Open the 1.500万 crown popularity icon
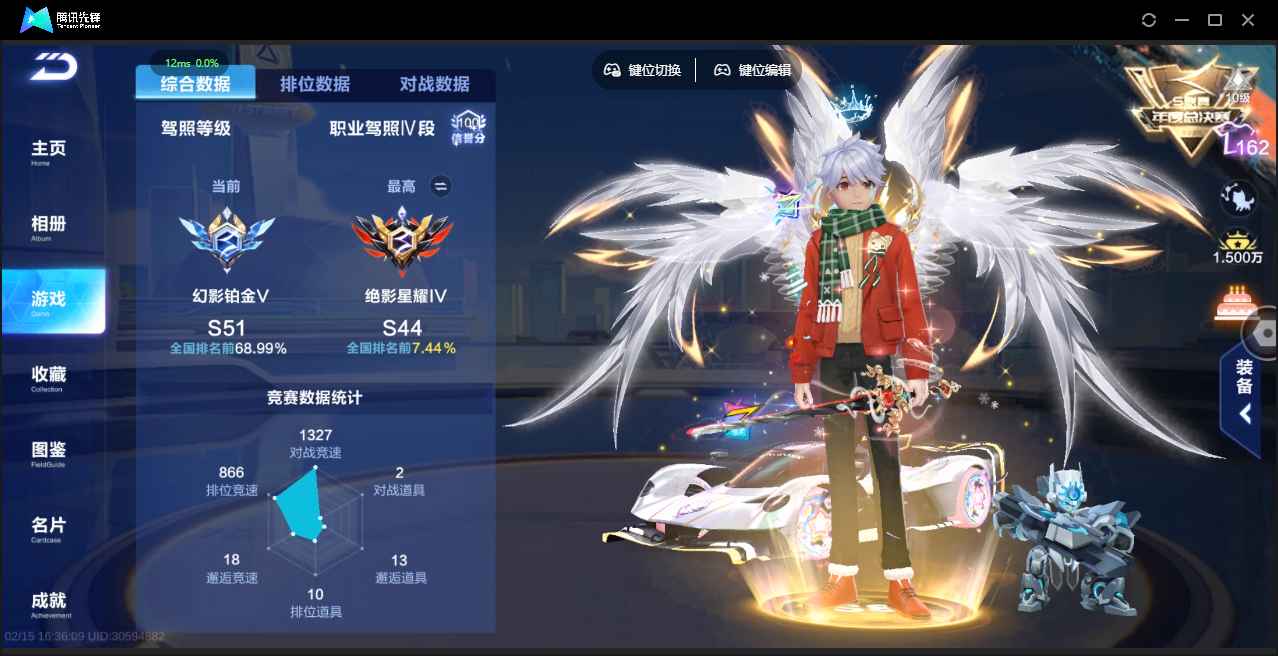Screen dimensions: 1278x656 point(1239,246)
